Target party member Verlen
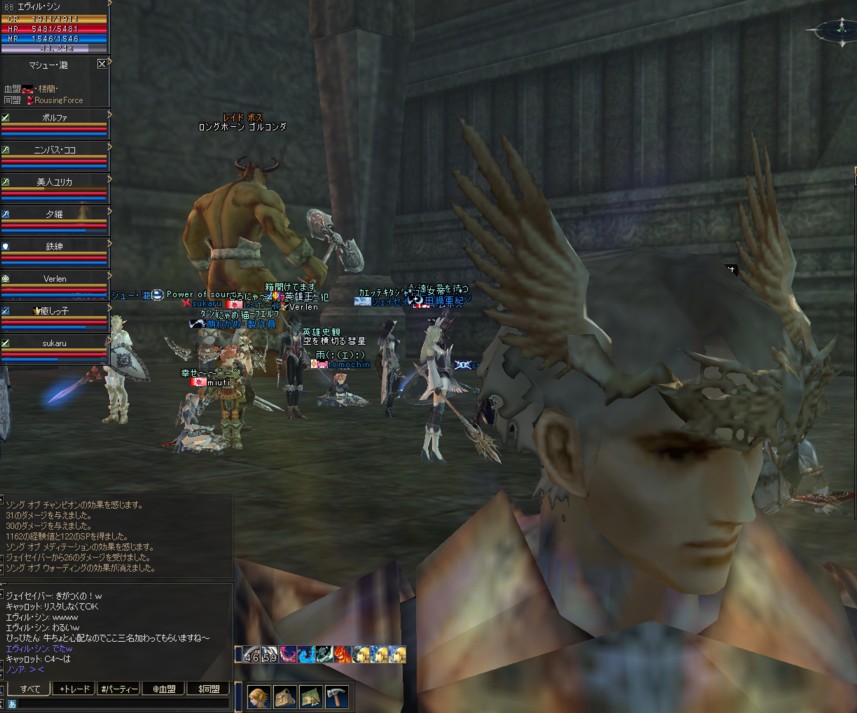 pyautogui.click(x=55, y=278)
